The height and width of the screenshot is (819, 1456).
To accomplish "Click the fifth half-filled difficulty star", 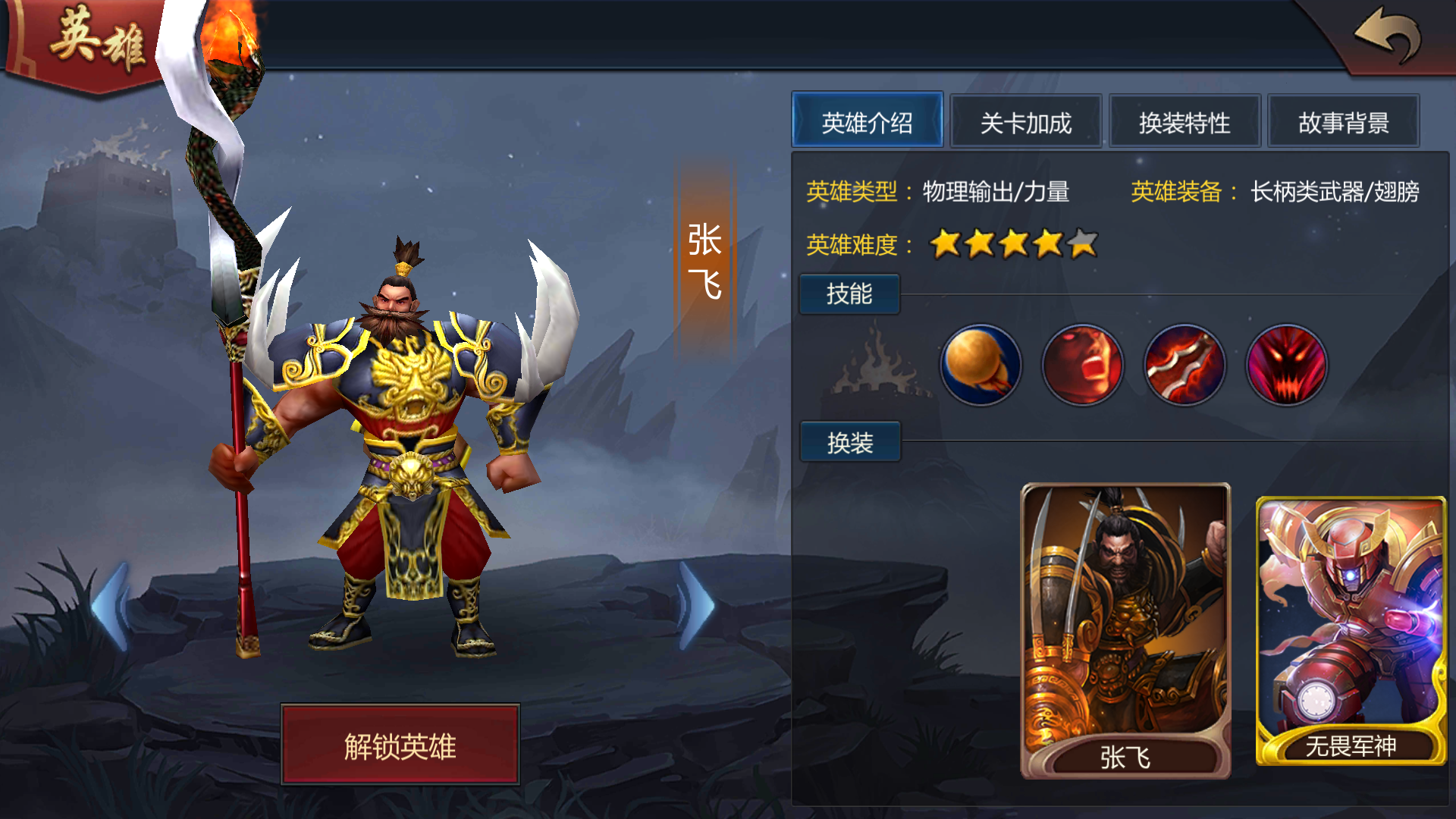I will 1083,244.
